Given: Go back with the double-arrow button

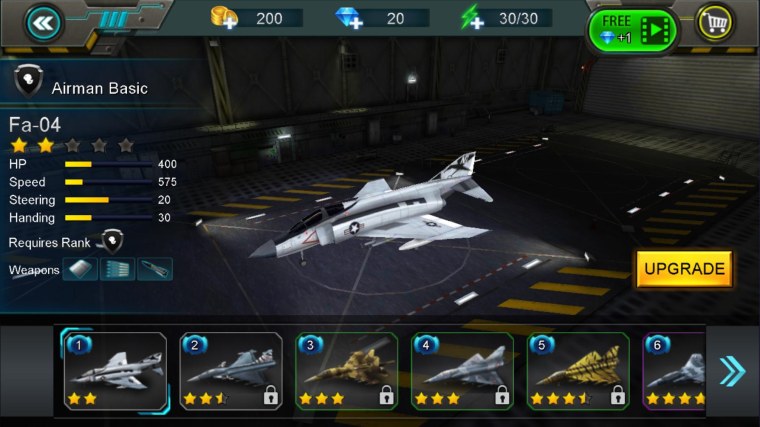Looking at the screenshot, I should tap(43, 23).
